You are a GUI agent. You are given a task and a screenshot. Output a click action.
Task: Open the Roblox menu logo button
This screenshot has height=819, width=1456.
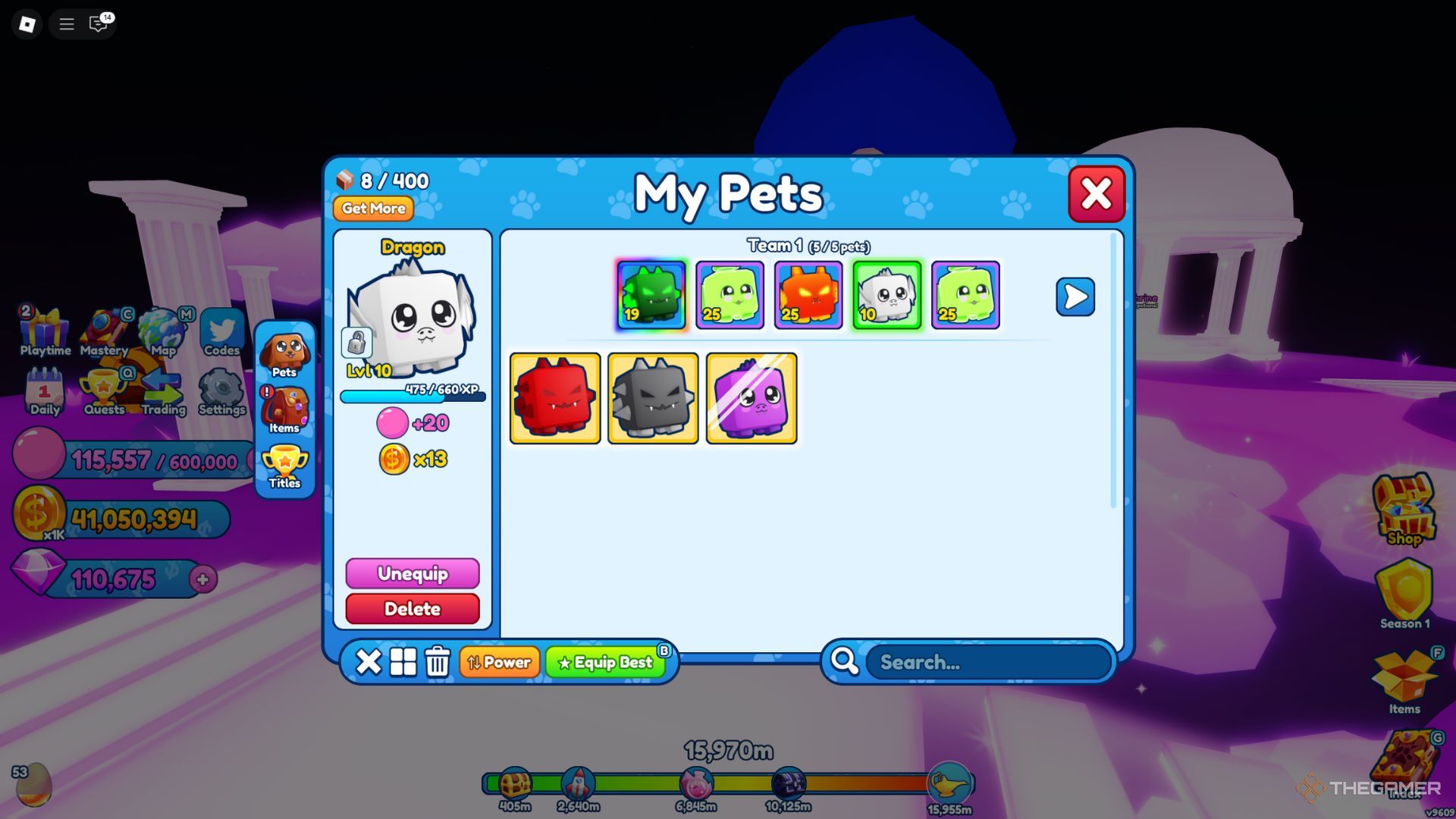[27, 24]
